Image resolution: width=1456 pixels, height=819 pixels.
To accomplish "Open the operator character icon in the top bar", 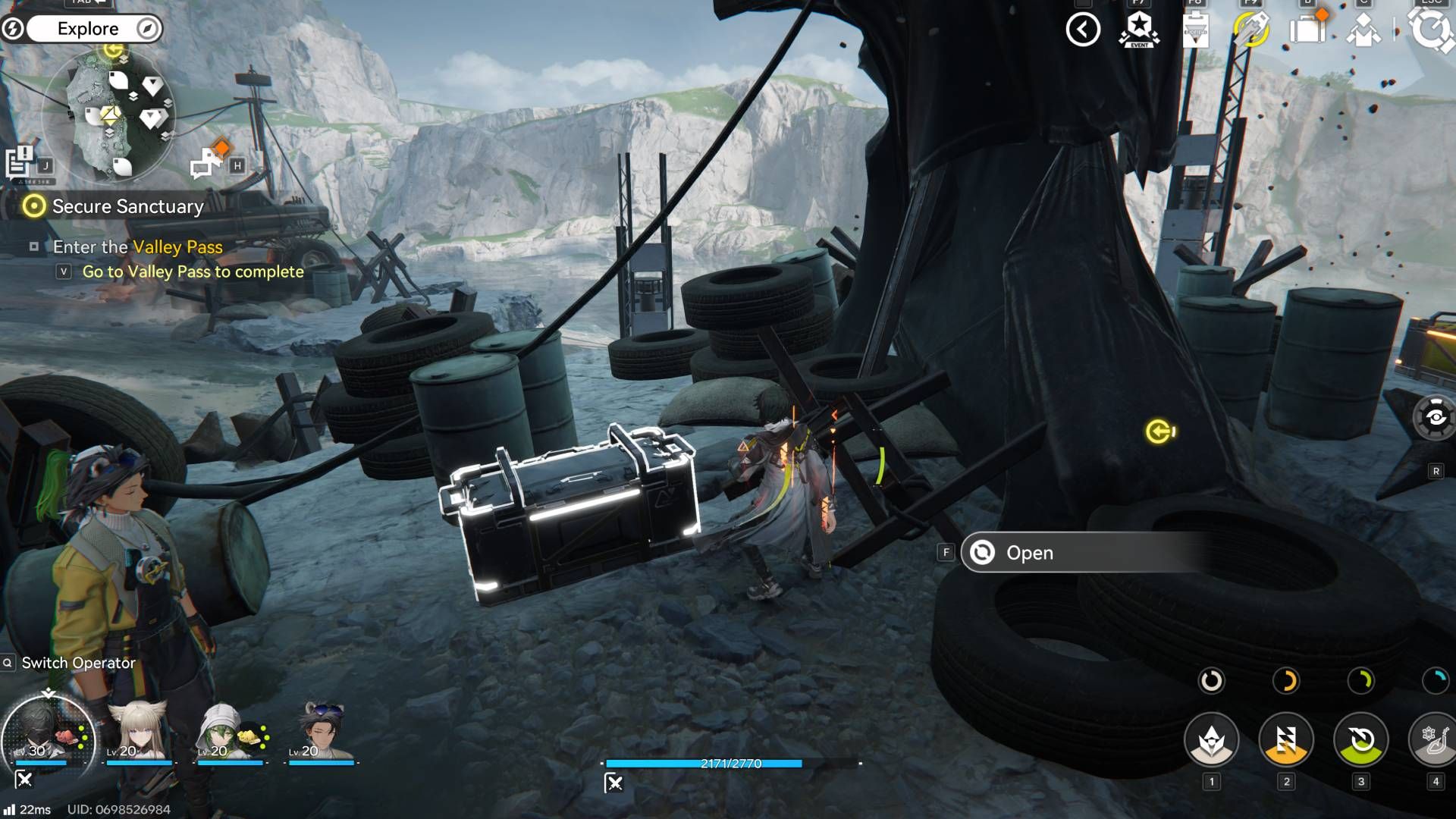I will pyautogui.click(x=1363, y=31).
